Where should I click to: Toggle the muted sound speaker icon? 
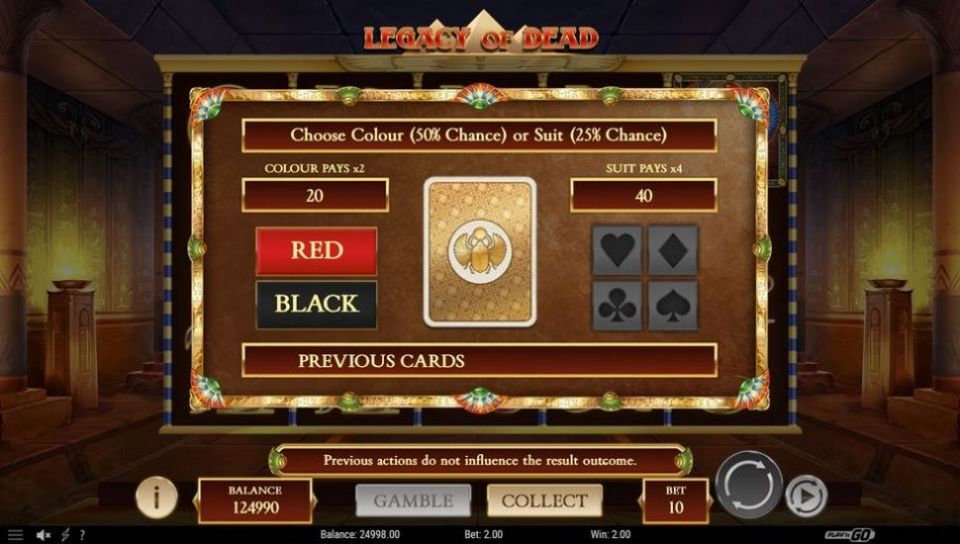click(x=44, y=535)
